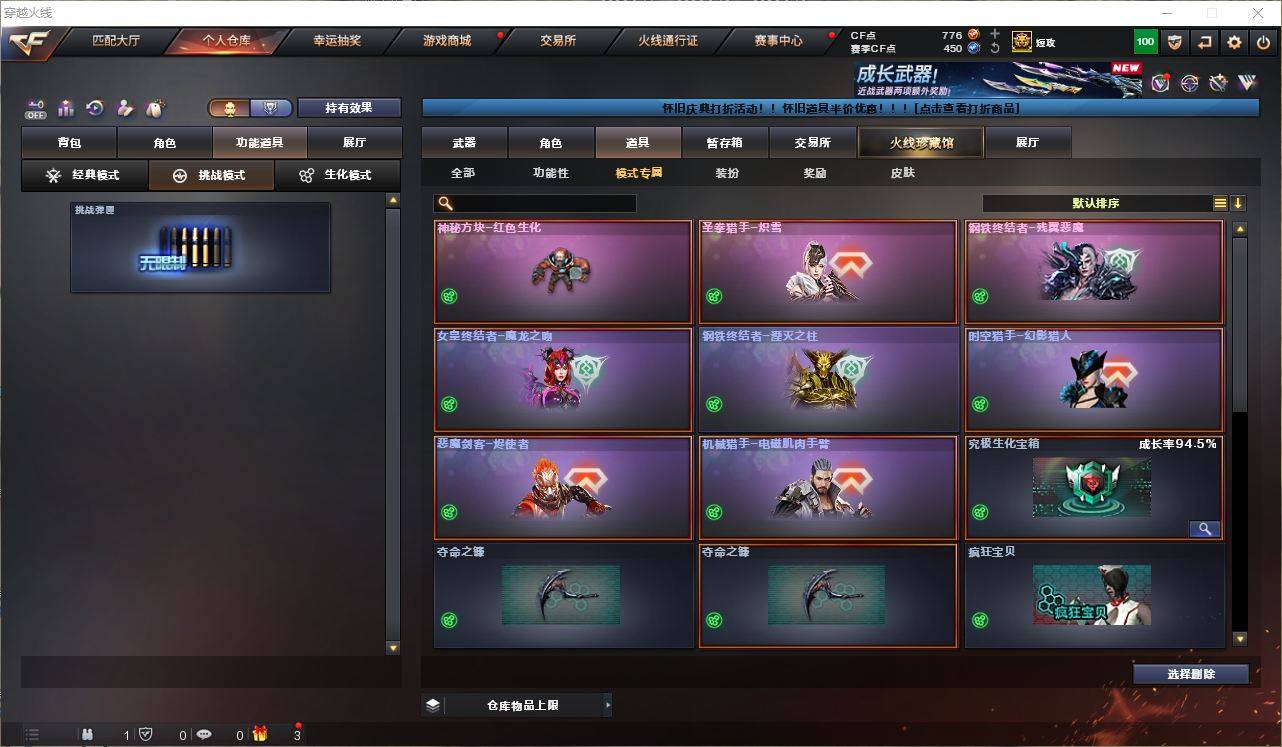Click the mouse item icon near 持有效果
The image size is (1282, 747).
coord(155,107)
